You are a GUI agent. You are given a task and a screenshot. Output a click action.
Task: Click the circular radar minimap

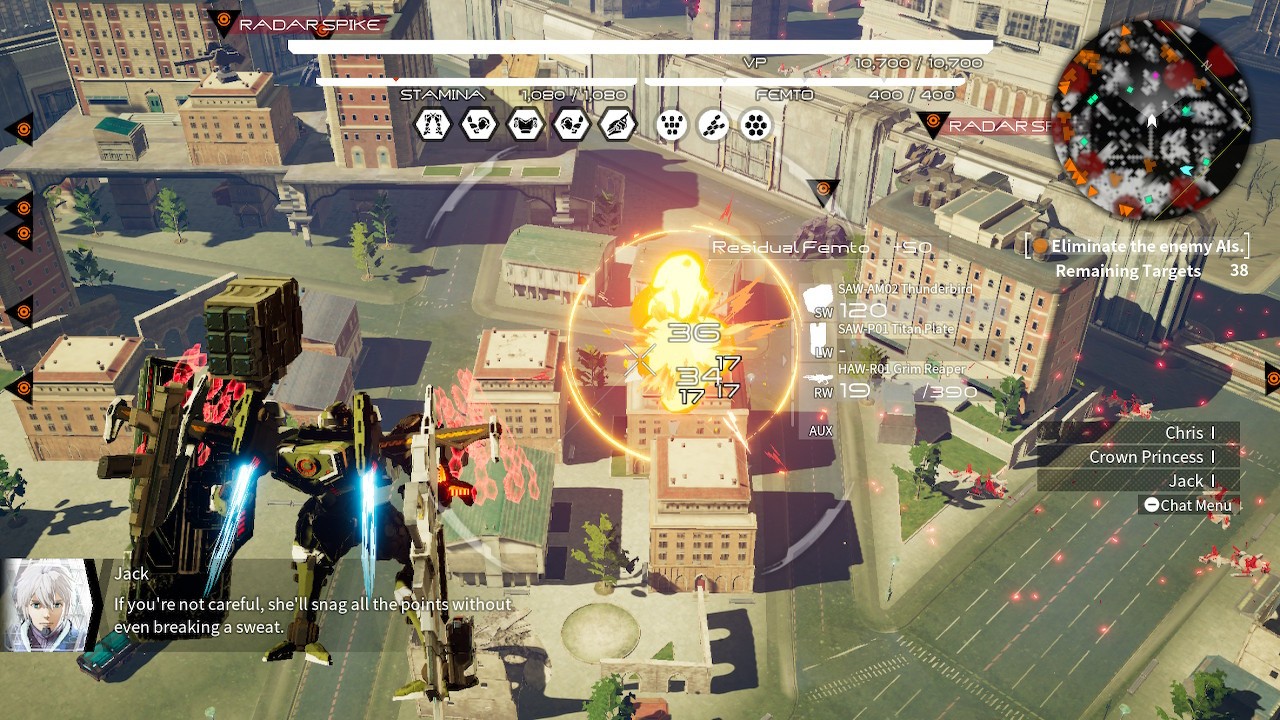point(1150,118)
